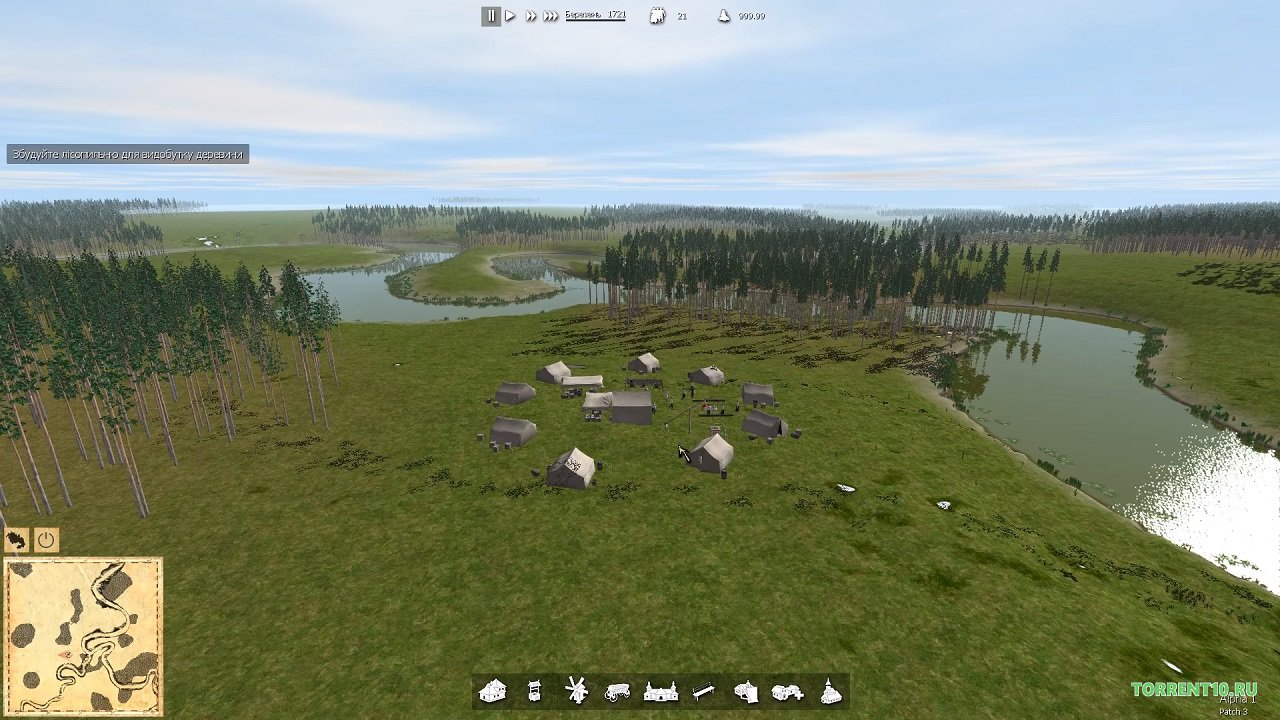Open the church build icon
This screenshot has height=720, width=1280.
tap(830, 691)
